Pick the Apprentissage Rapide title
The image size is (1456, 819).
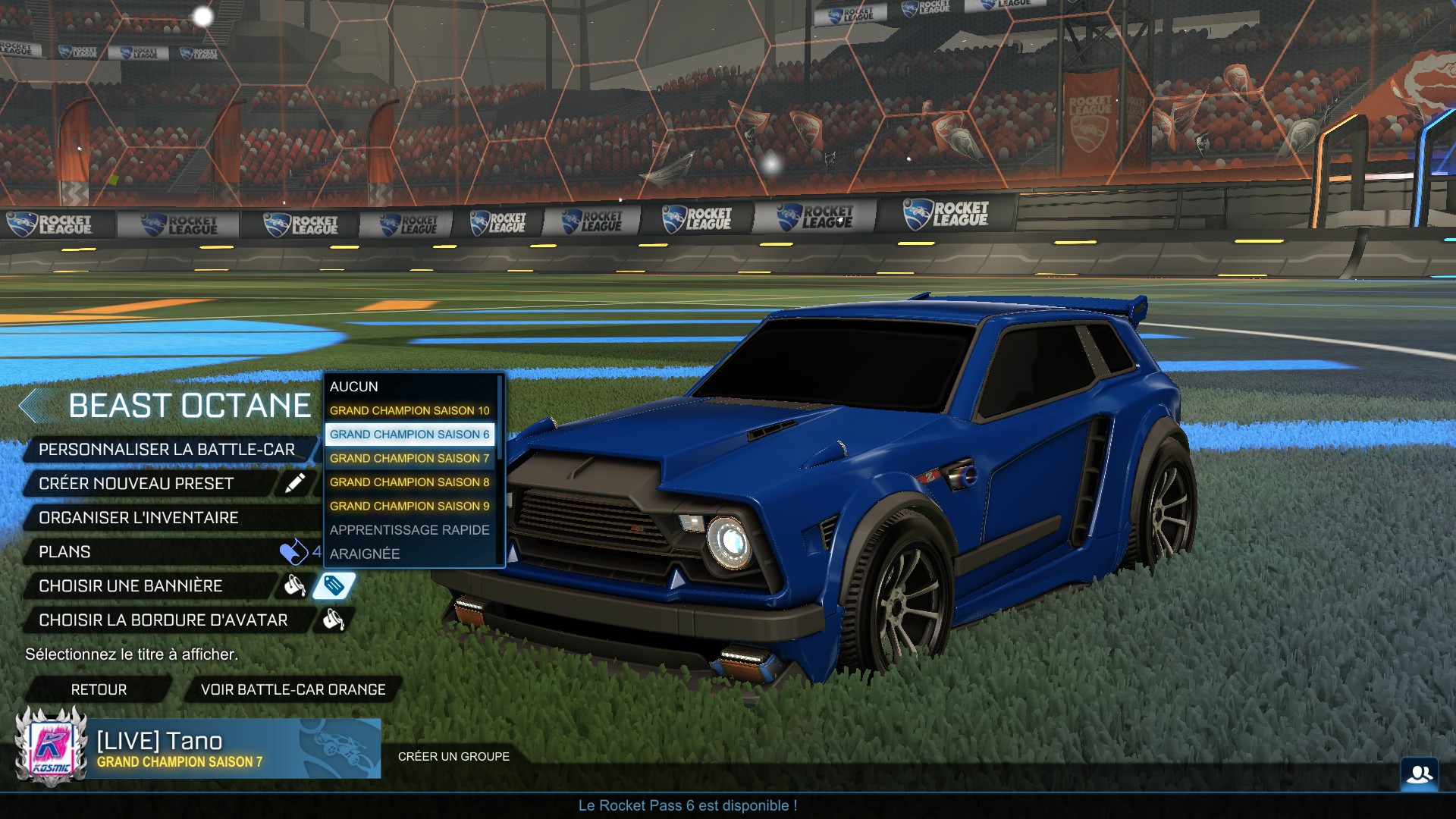(409, 530)
